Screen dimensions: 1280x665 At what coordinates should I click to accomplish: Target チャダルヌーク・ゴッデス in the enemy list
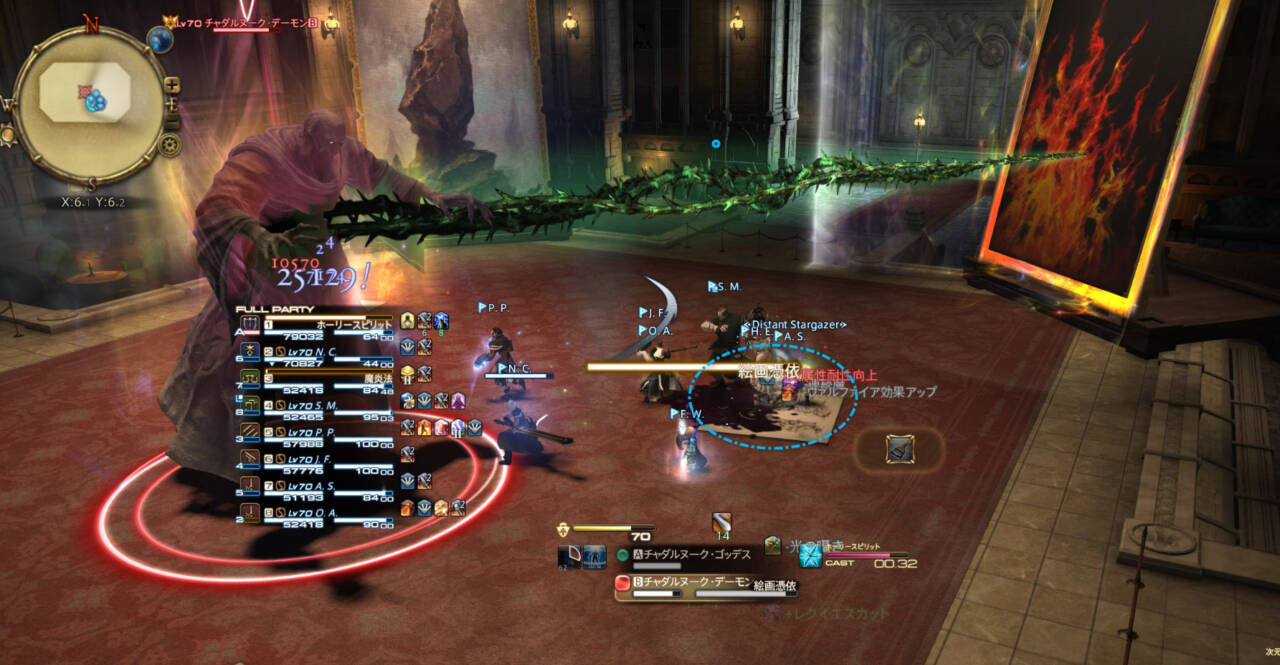click(x=690, y=555)
